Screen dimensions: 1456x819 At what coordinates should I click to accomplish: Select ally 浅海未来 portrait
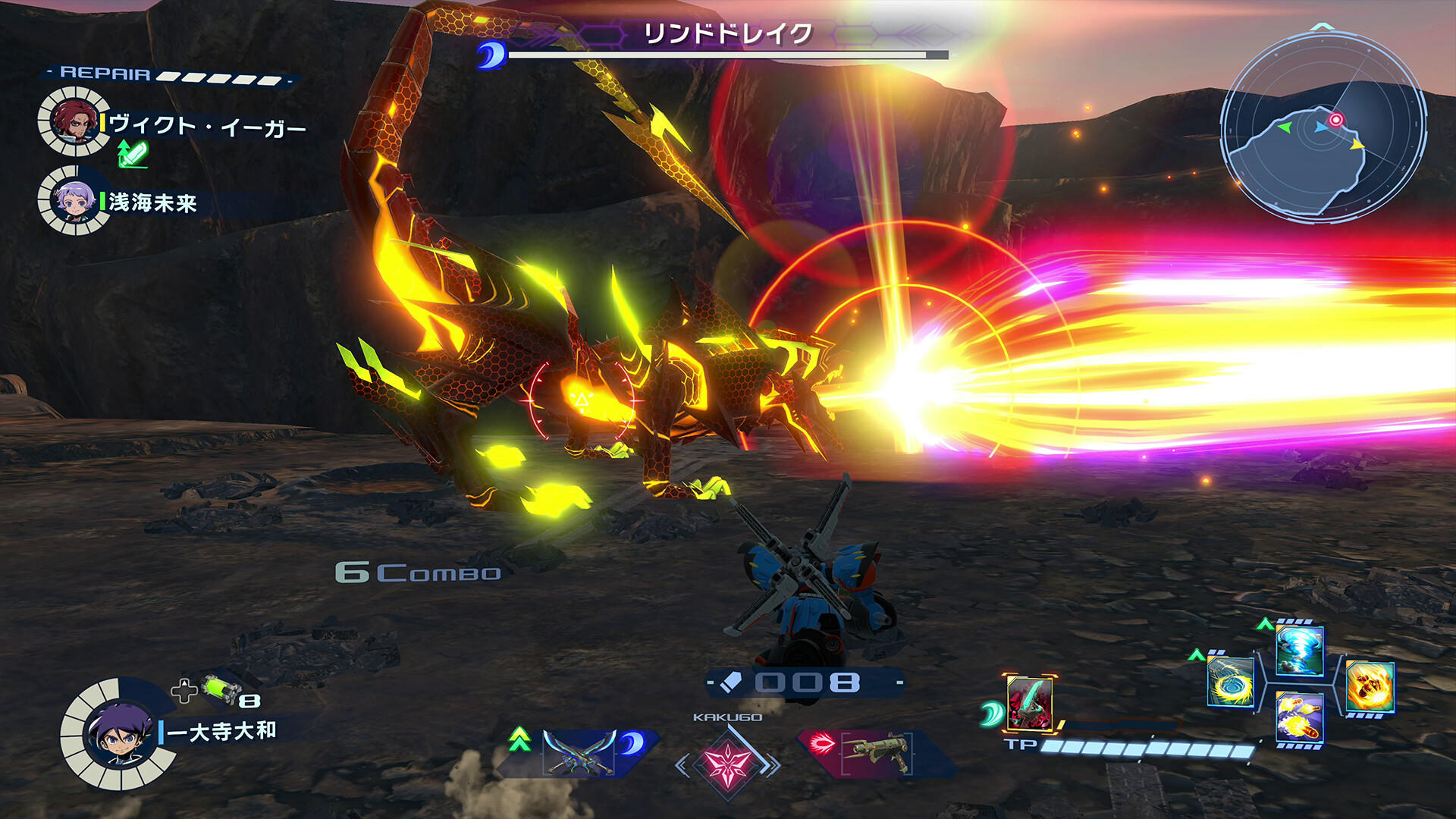click(x=74, y=200)
